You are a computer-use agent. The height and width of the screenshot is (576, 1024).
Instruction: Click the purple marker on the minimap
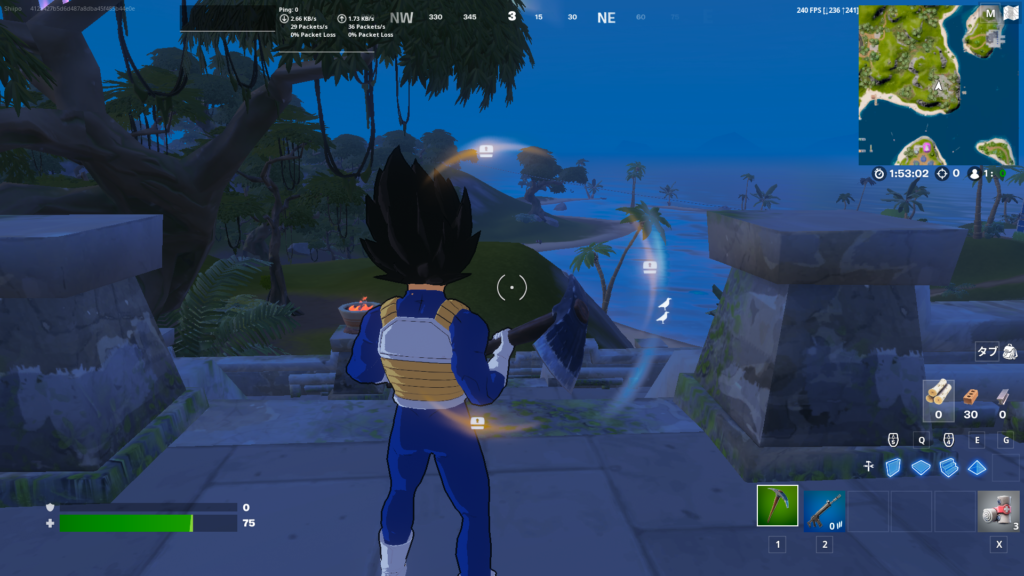(926, 148)
